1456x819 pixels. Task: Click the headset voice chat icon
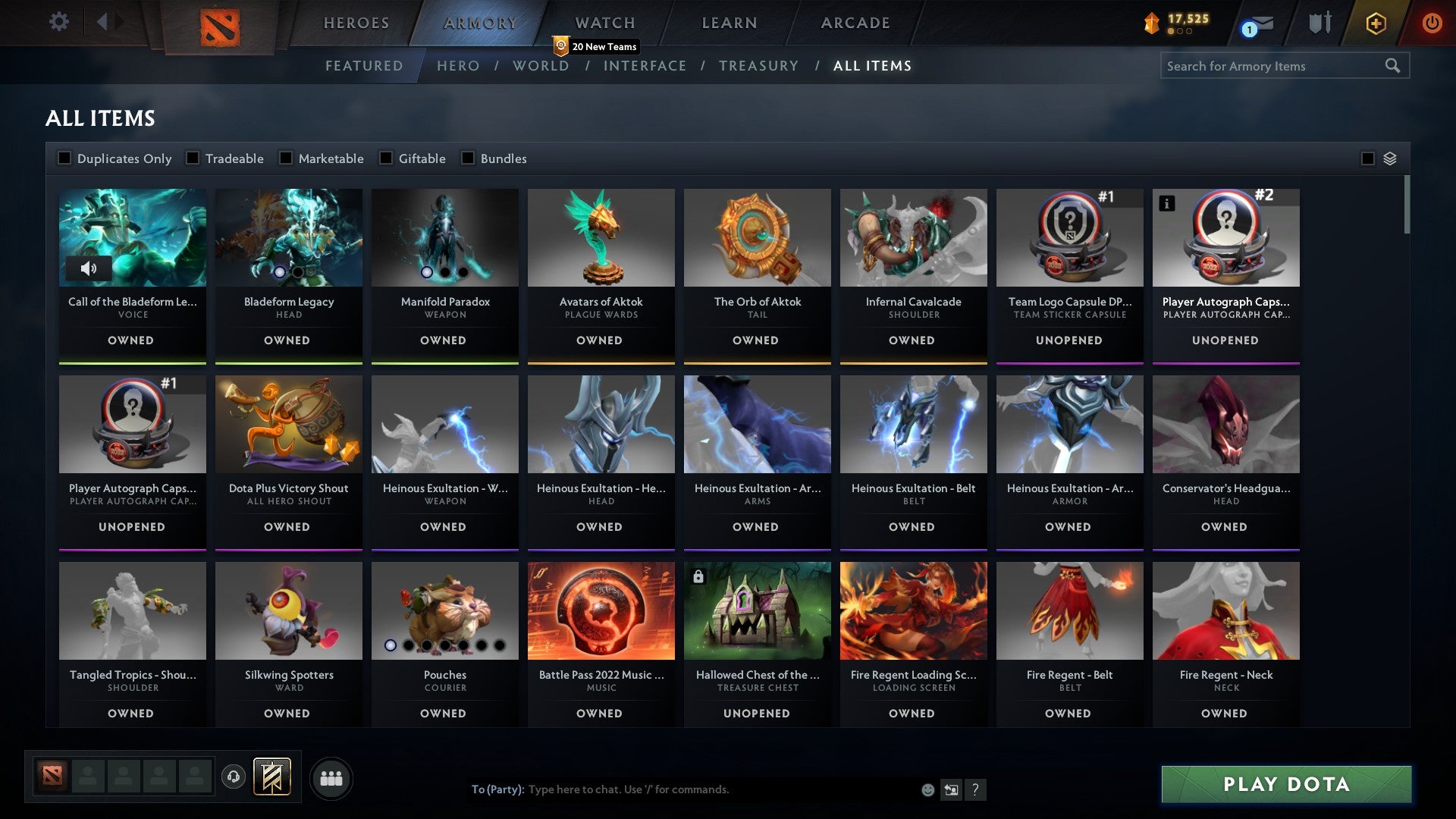tap(233, 777)
